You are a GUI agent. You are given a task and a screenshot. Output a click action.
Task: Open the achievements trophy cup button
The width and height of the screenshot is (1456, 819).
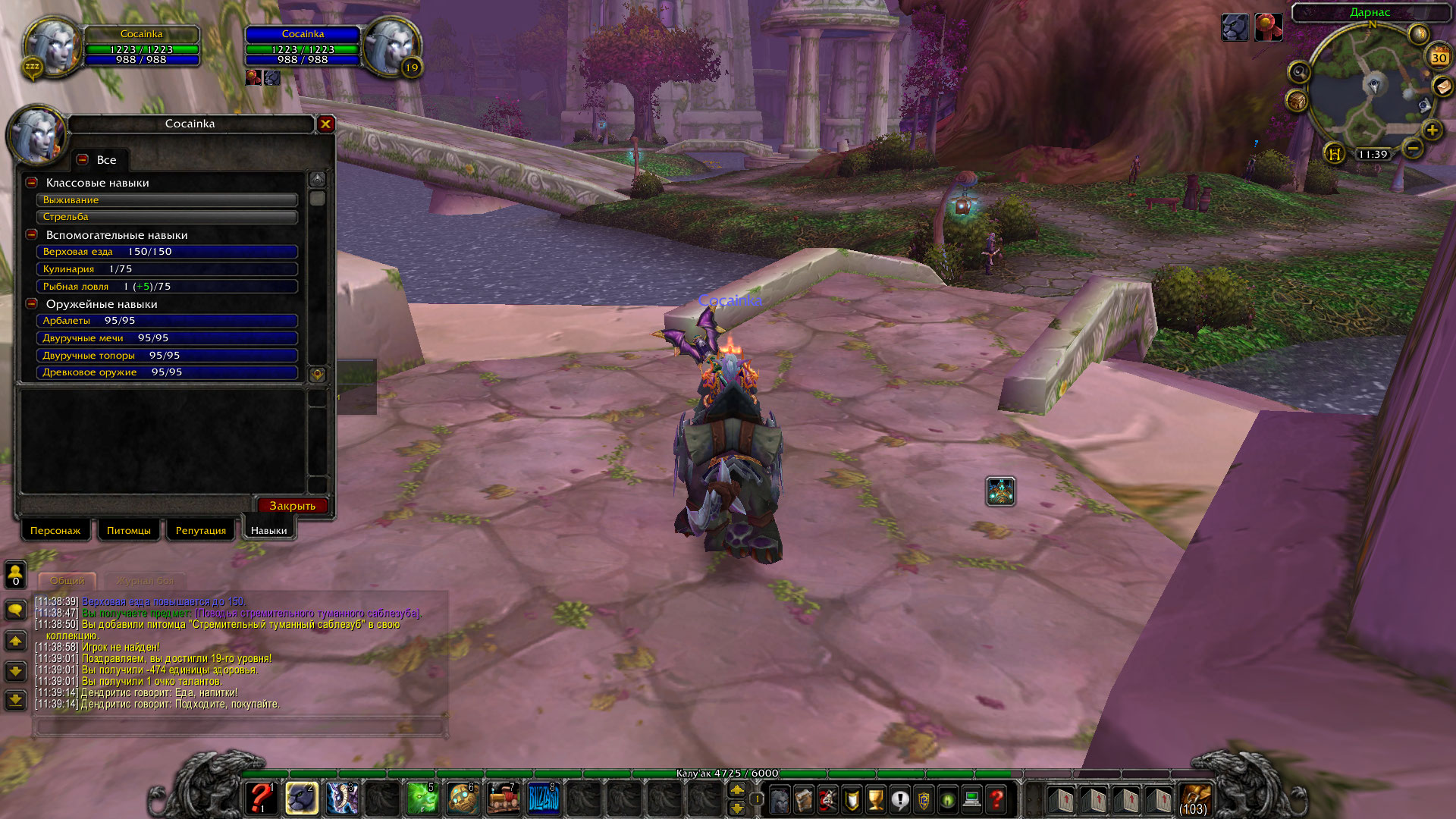(x=876, y=799)
